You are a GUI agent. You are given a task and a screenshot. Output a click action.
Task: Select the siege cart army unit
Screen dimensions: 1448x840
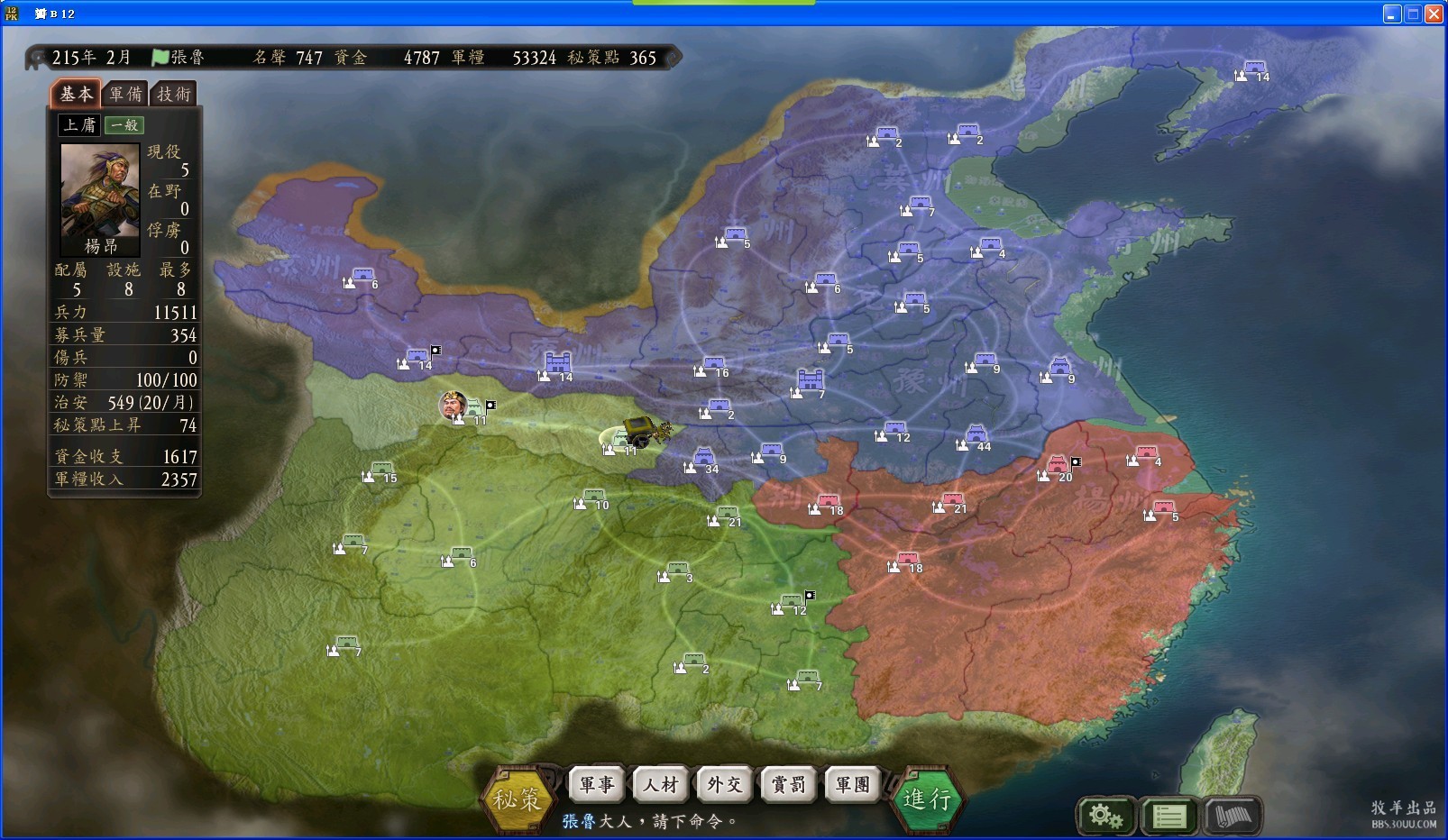point(642,429)
